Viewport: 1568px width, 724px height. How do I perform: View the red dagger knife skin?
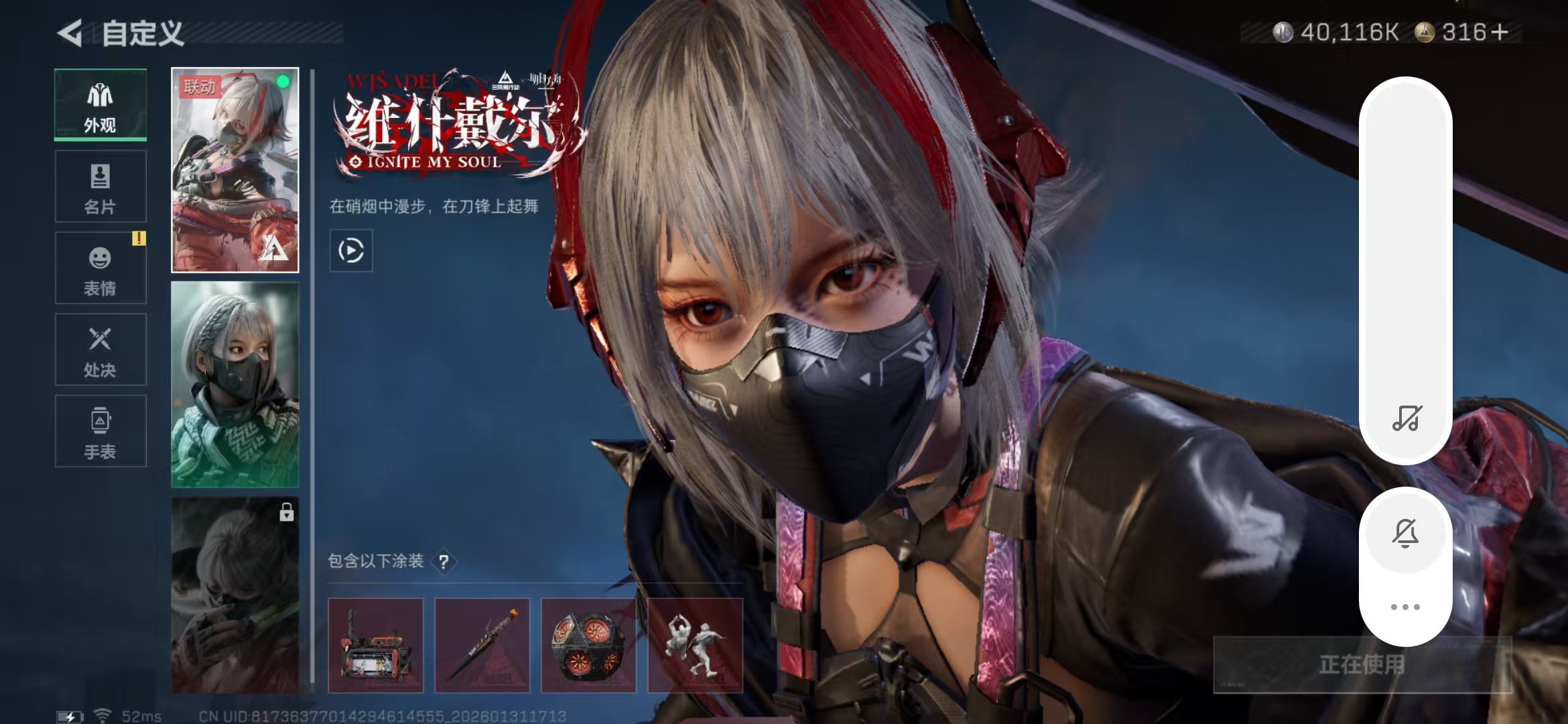[482, 645]
